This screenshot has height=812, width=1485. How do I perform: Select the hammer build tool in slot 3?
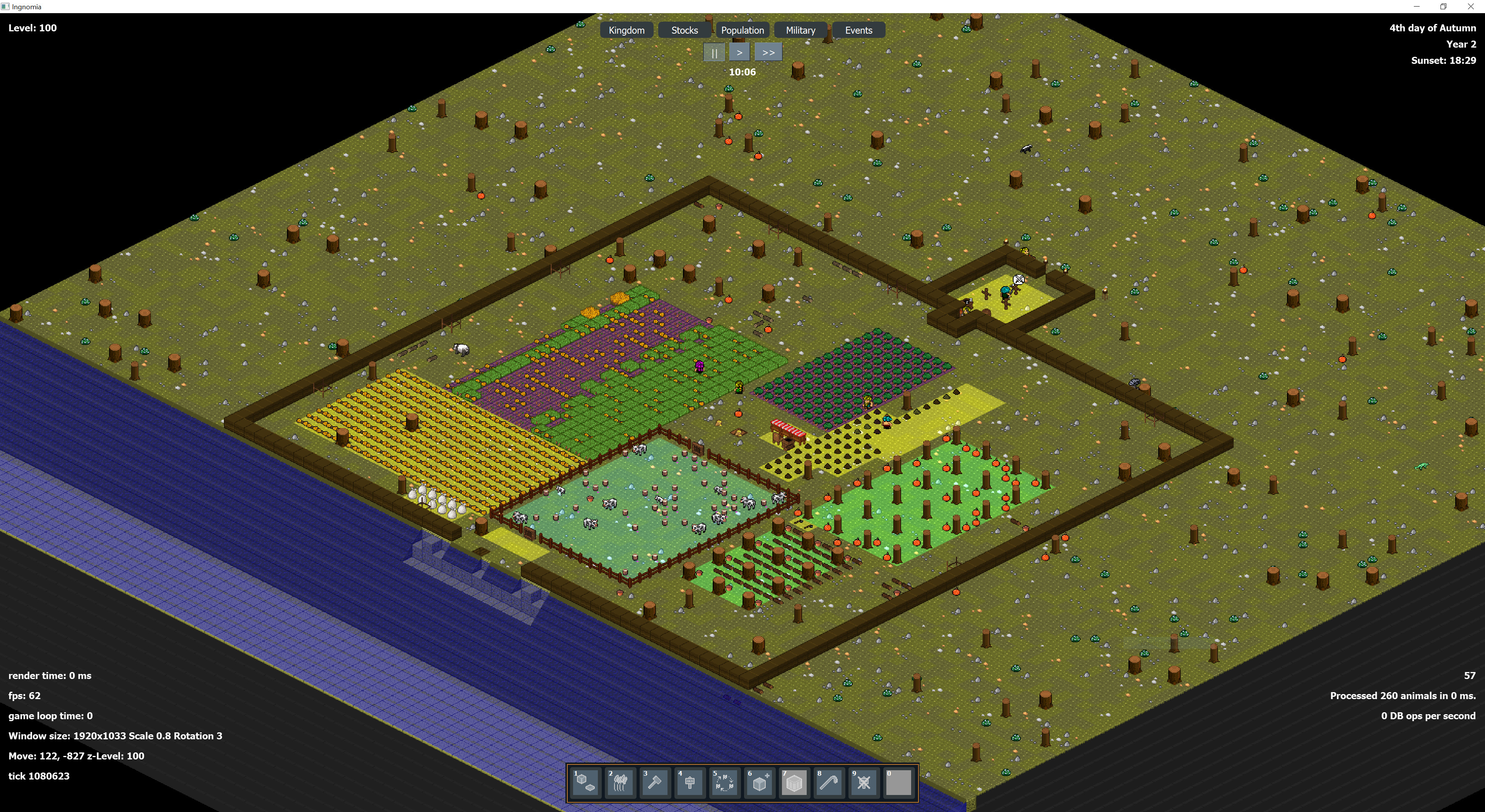pos(655,783)
